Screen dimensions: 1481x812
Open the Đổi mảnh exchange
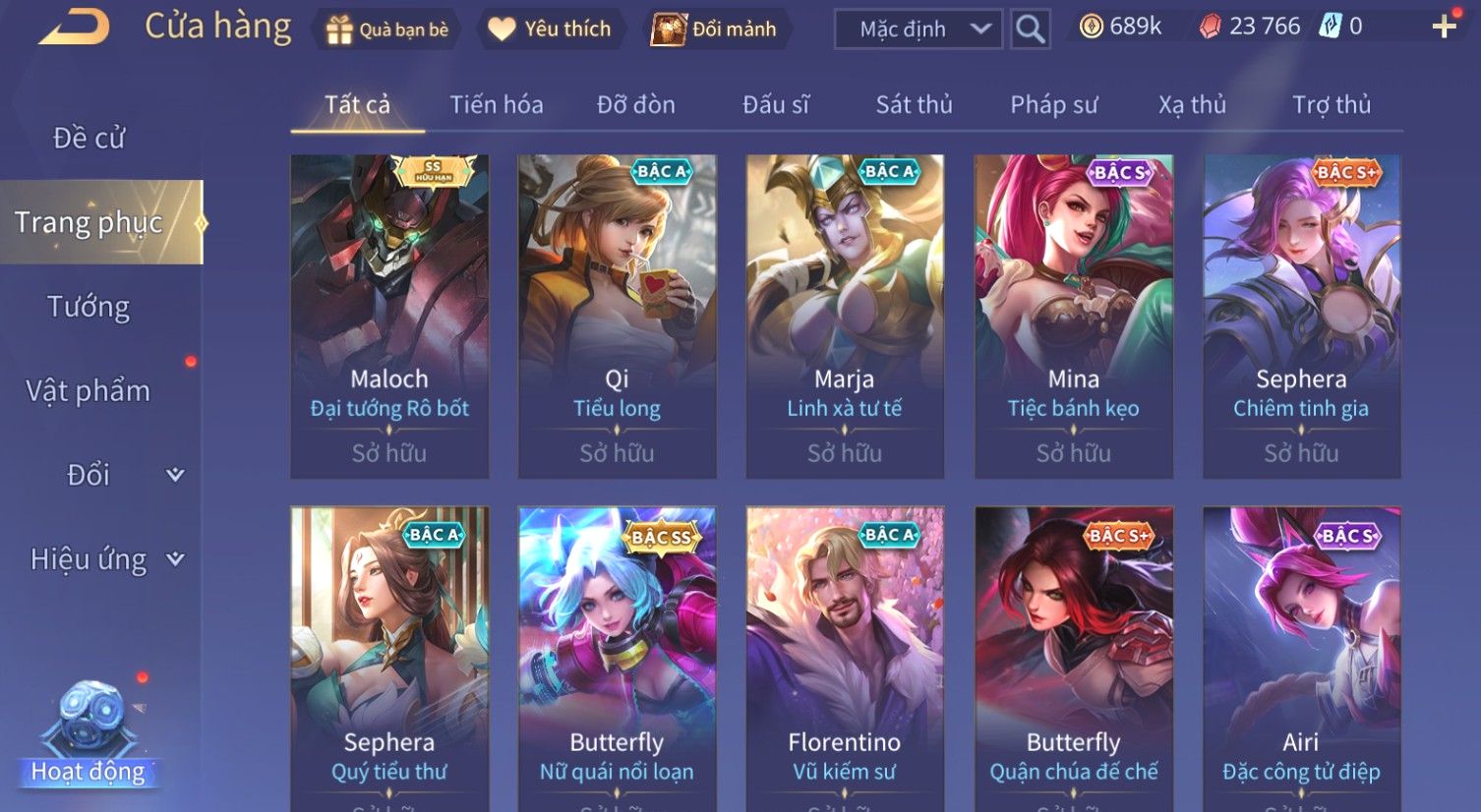715,29
